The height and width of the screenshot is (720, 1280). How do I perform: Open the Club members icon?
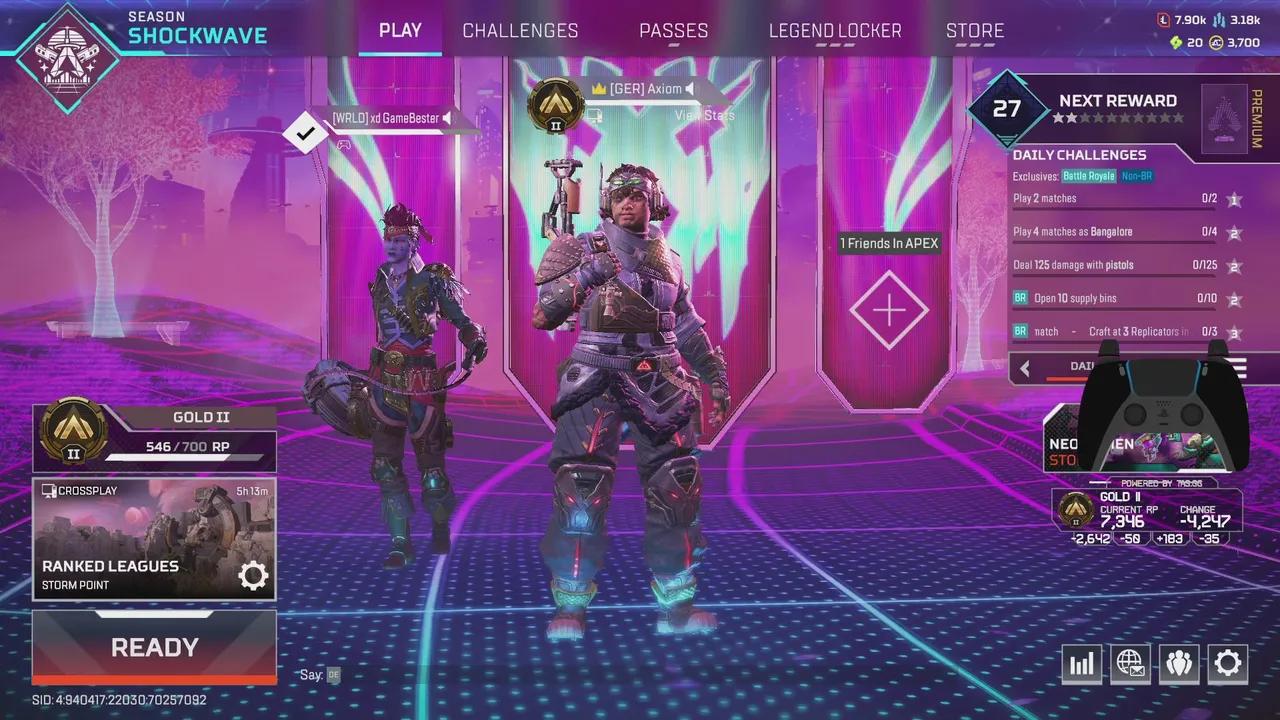click(1179, 663)
